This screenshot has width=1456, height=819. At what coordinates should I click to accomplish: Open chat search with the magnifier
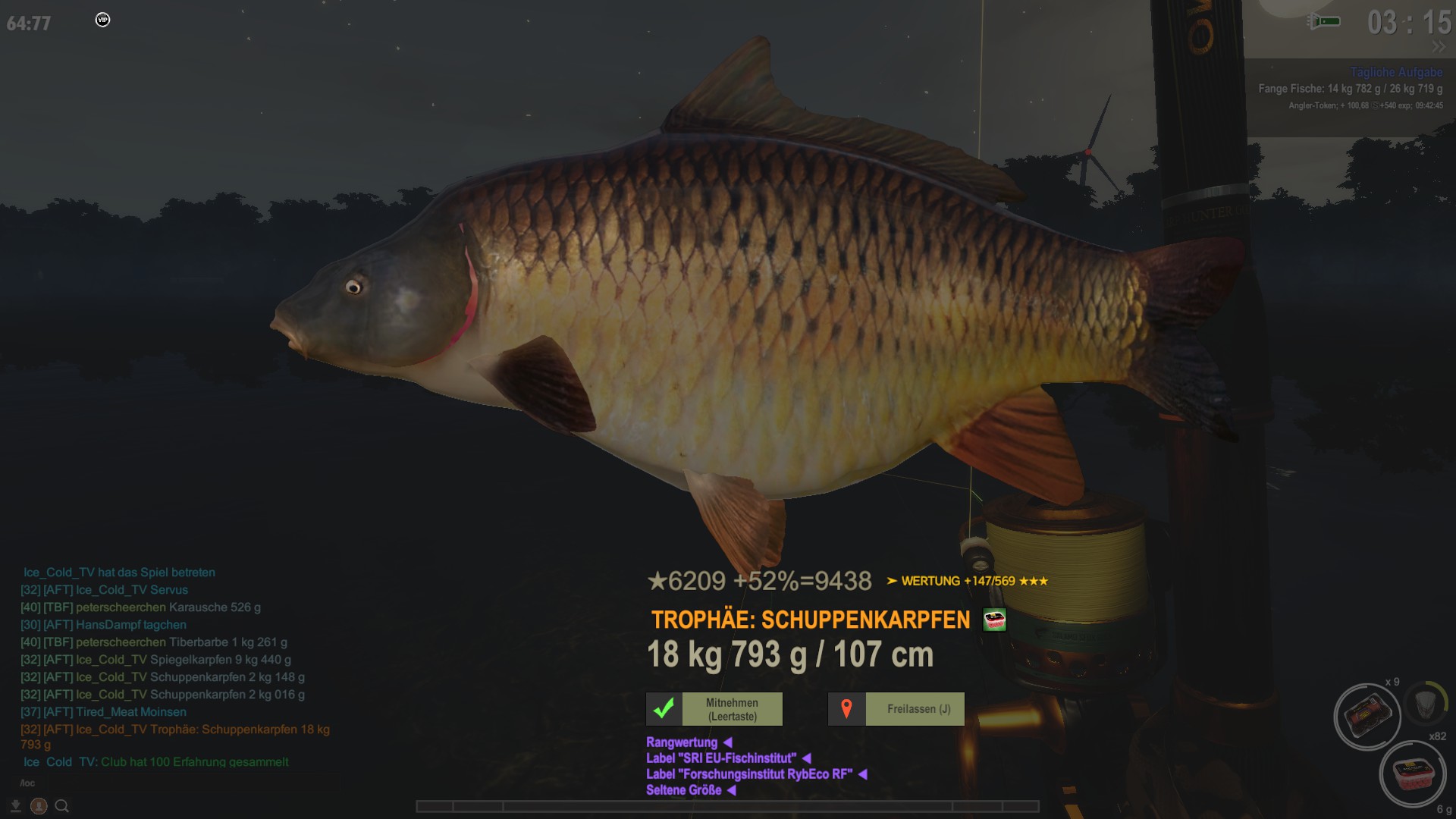coord(62,806)
